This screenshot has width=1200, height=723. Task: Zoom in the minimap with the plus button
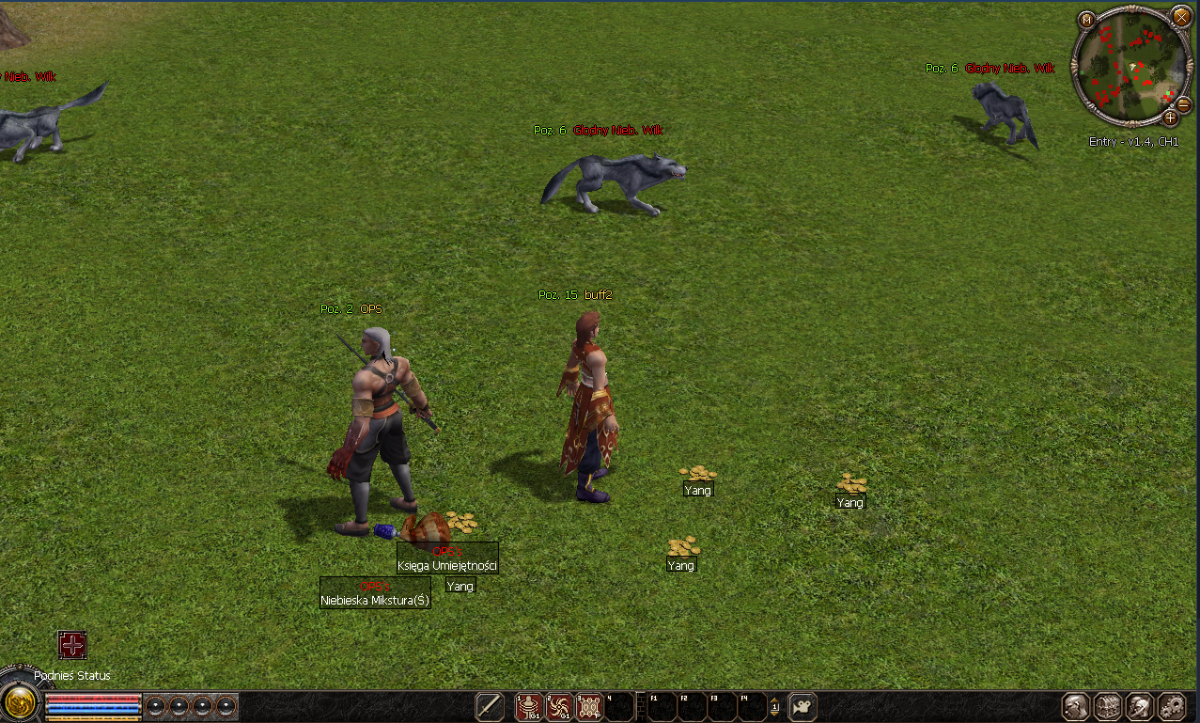[x=1170, y=118]
